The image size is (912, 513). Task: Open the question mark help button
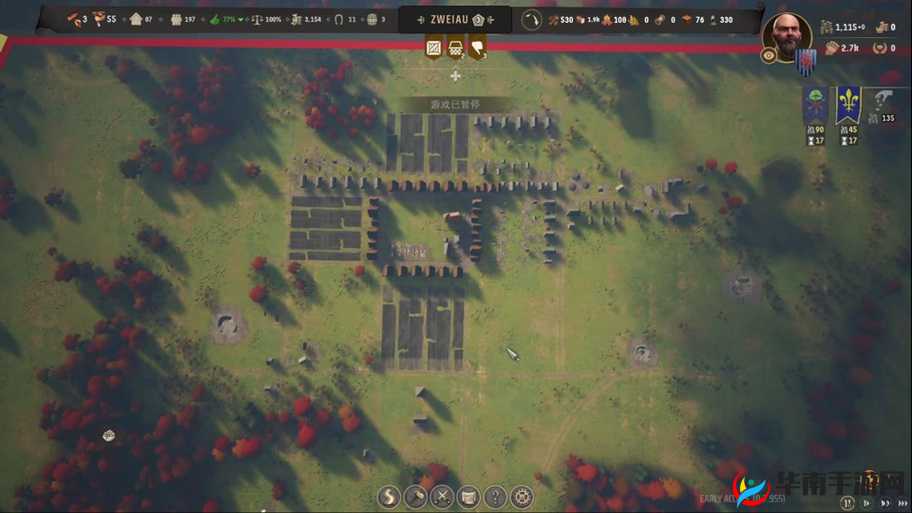point(495,496)
